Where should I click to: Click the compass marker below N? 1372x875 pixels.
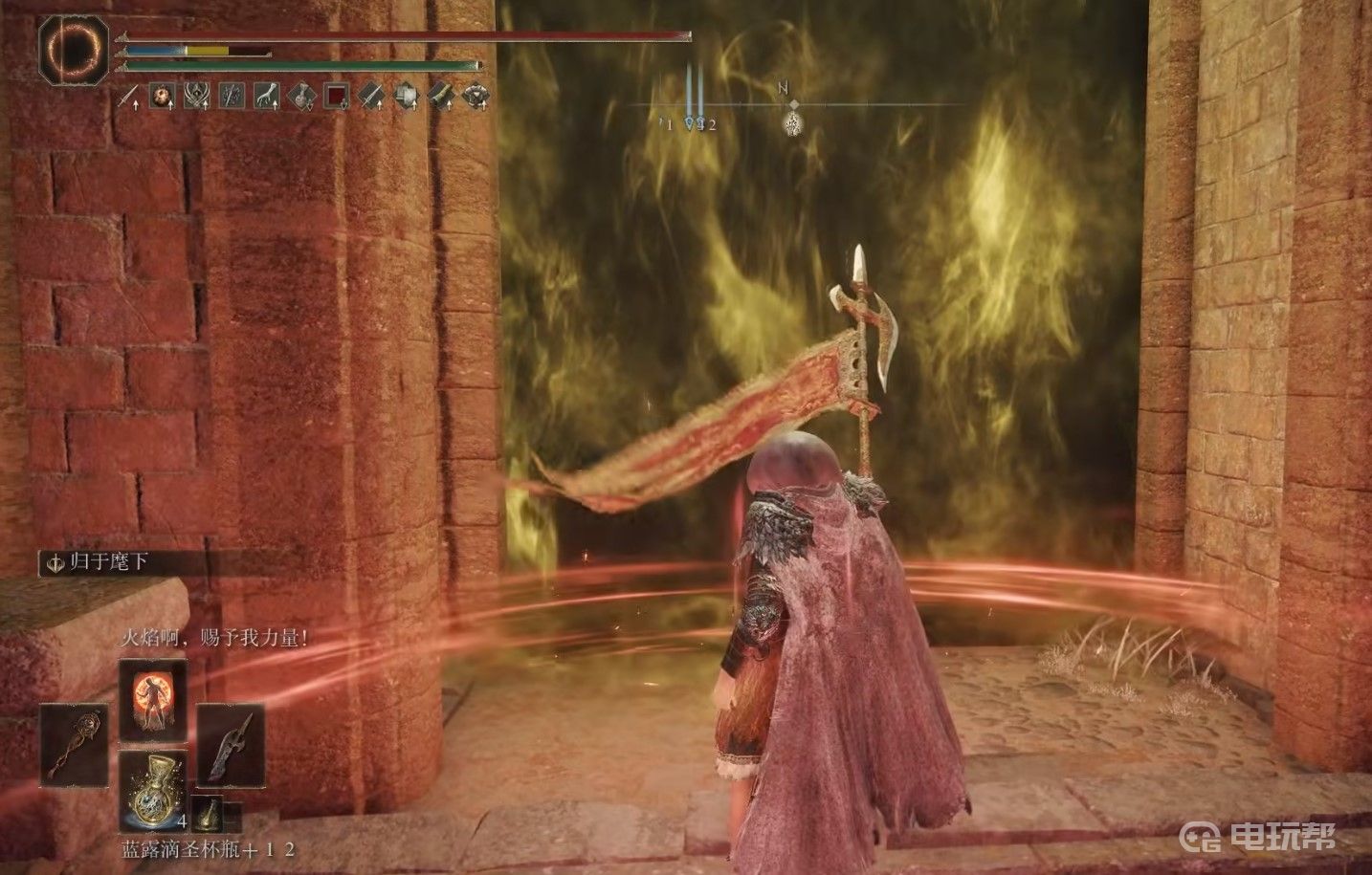pyautogui.click(x=793, y=123)
